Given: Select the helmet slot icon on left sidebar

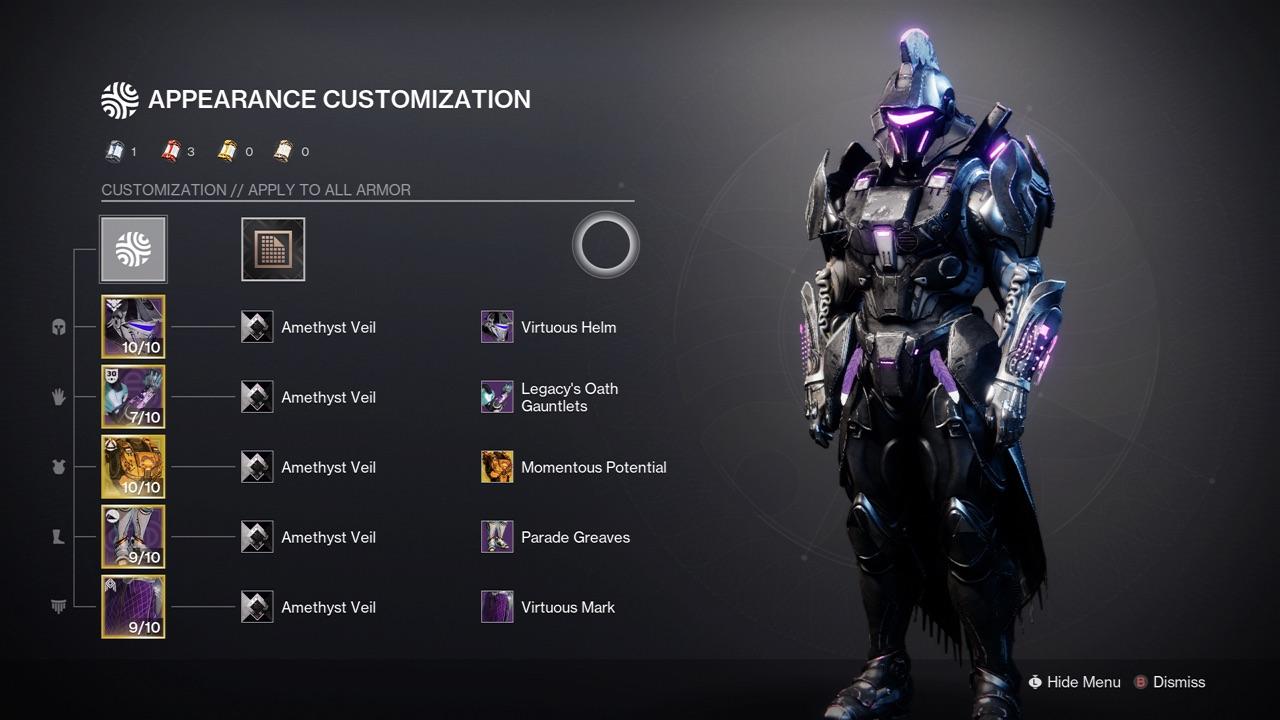Looking at the screenshot, I should [59, 327].
